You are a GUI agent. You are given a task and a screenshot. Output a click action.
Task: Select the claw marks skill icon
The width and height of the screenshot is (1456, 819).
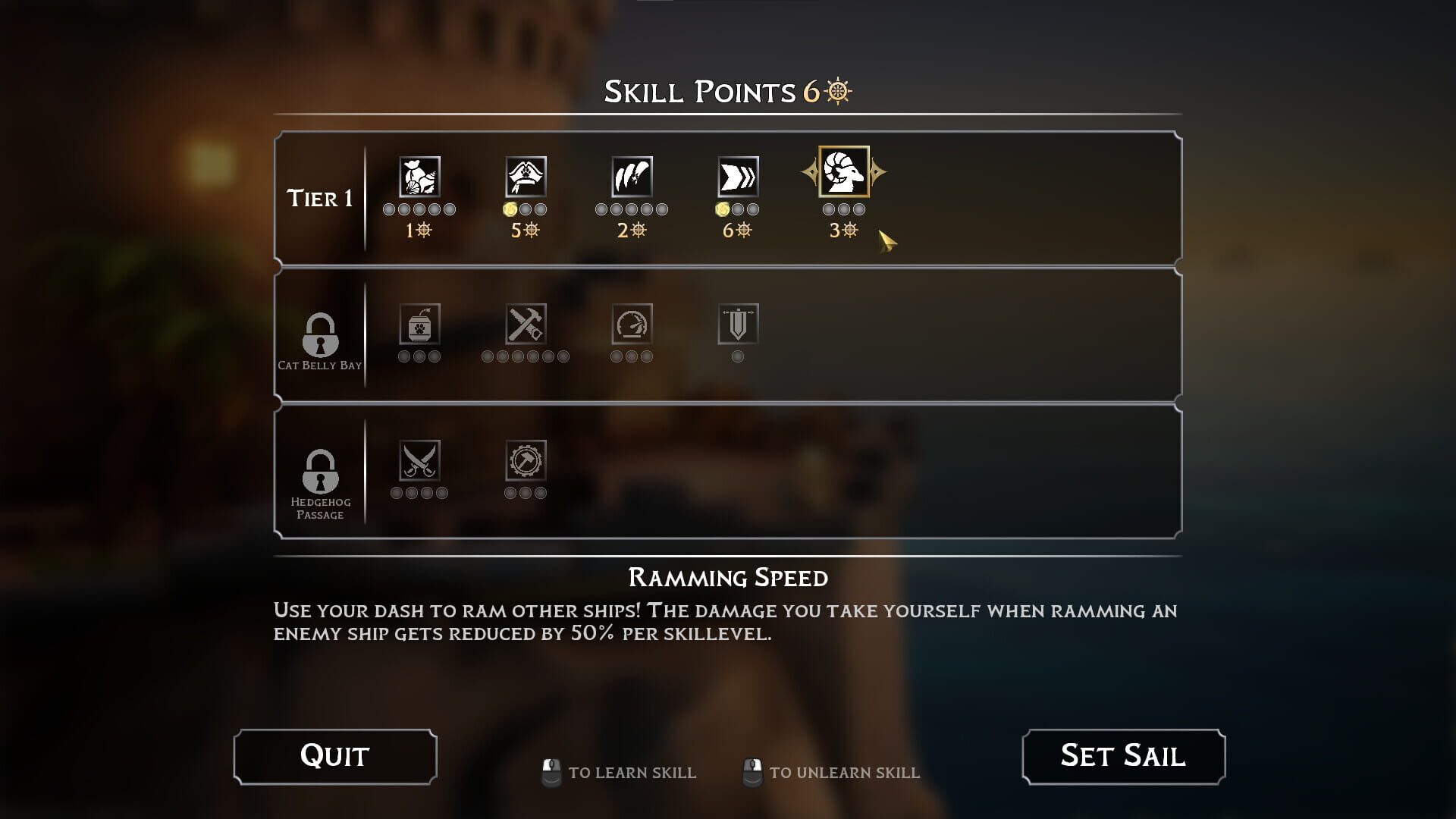coord(632,176)
